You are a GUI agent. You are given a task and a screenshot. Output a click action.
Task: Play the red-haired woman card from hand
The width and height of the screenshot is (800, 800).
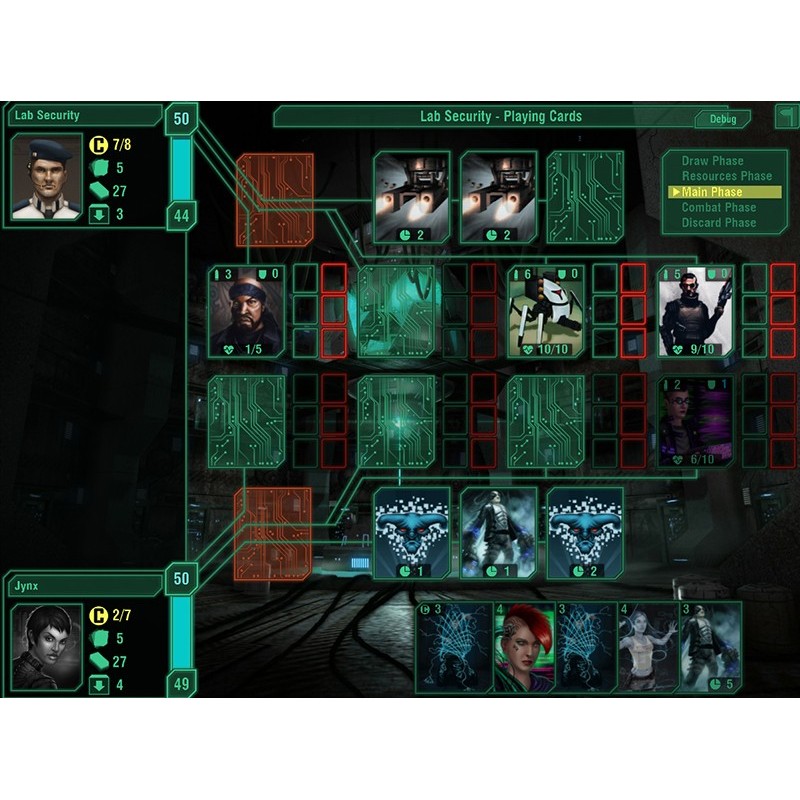[x=524, y=647]
